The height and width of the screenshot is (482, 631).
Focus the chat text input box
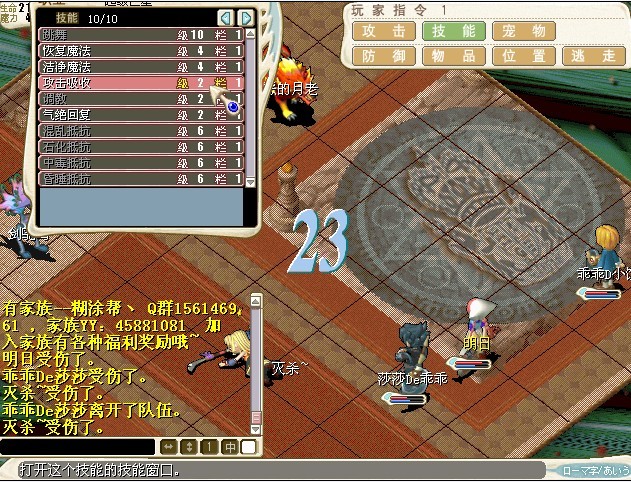point(78,446)
